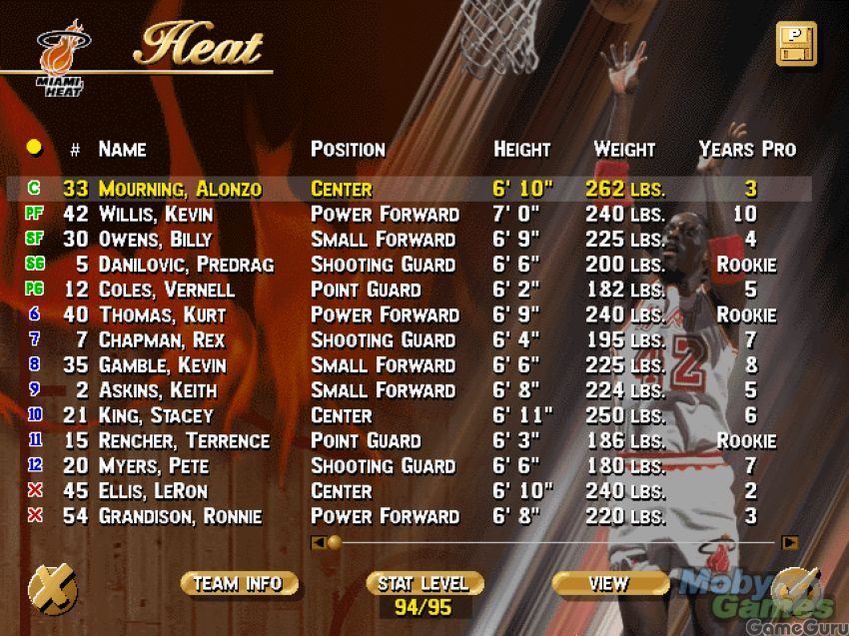Image resolution: width=849 pixels, height=636 pixels.
Task: Sort roster by the Name column header
Action: tap(122, 149)
